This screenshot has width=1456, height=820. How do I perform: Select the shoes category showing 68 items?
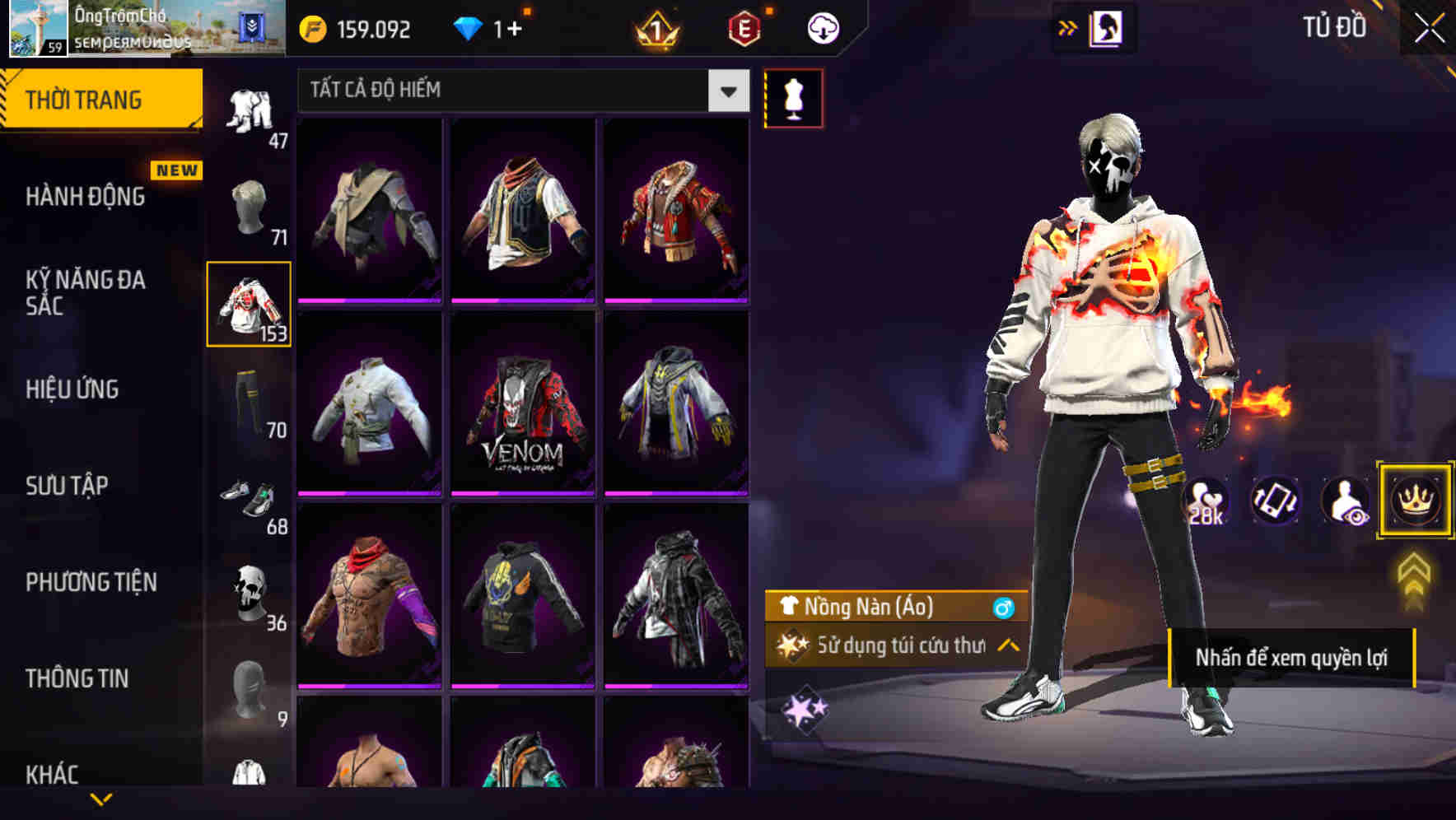pos(249,501)
